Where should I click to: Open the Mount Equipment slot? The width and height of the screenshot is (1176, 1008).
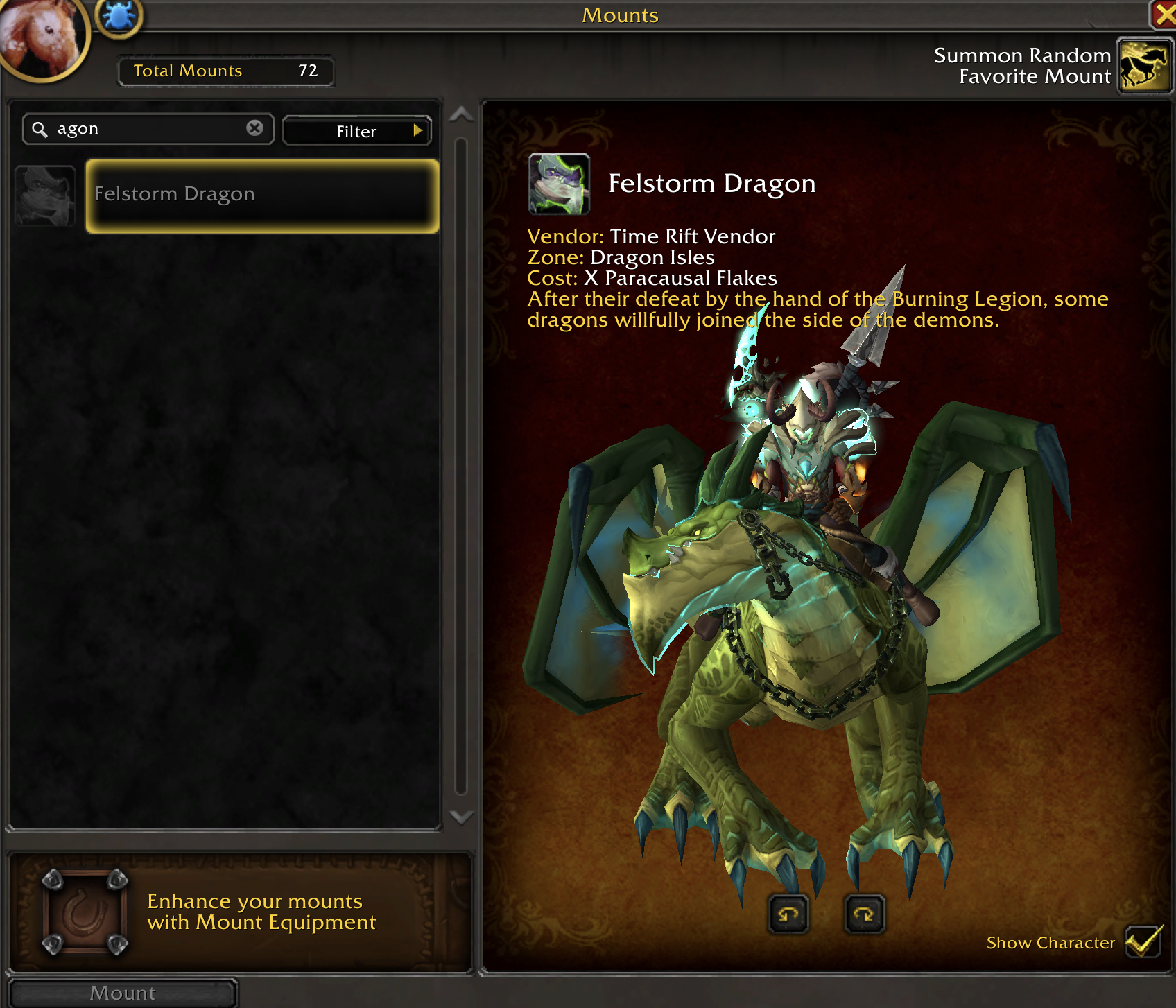85,912
